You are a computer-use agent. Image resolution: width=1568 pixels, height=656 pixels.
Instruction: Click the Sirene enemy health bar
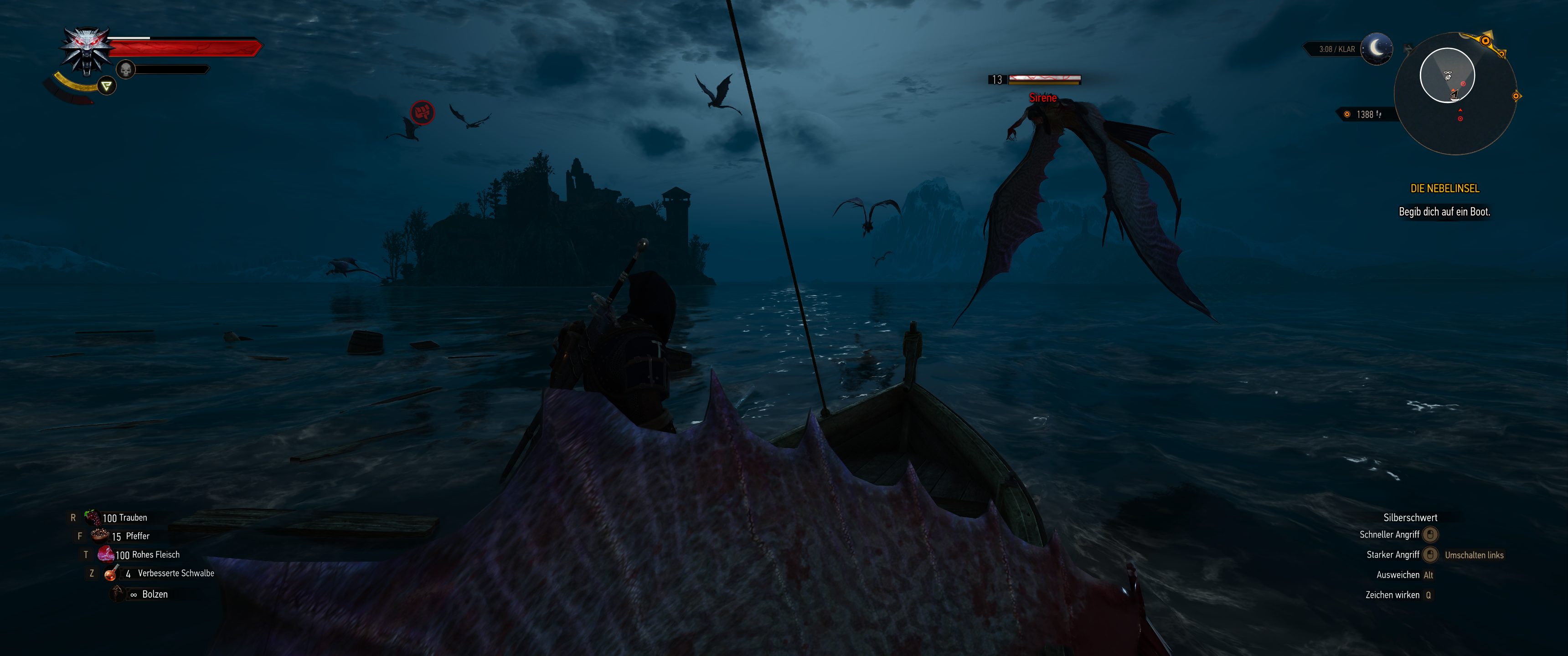tap(1044, 78)
